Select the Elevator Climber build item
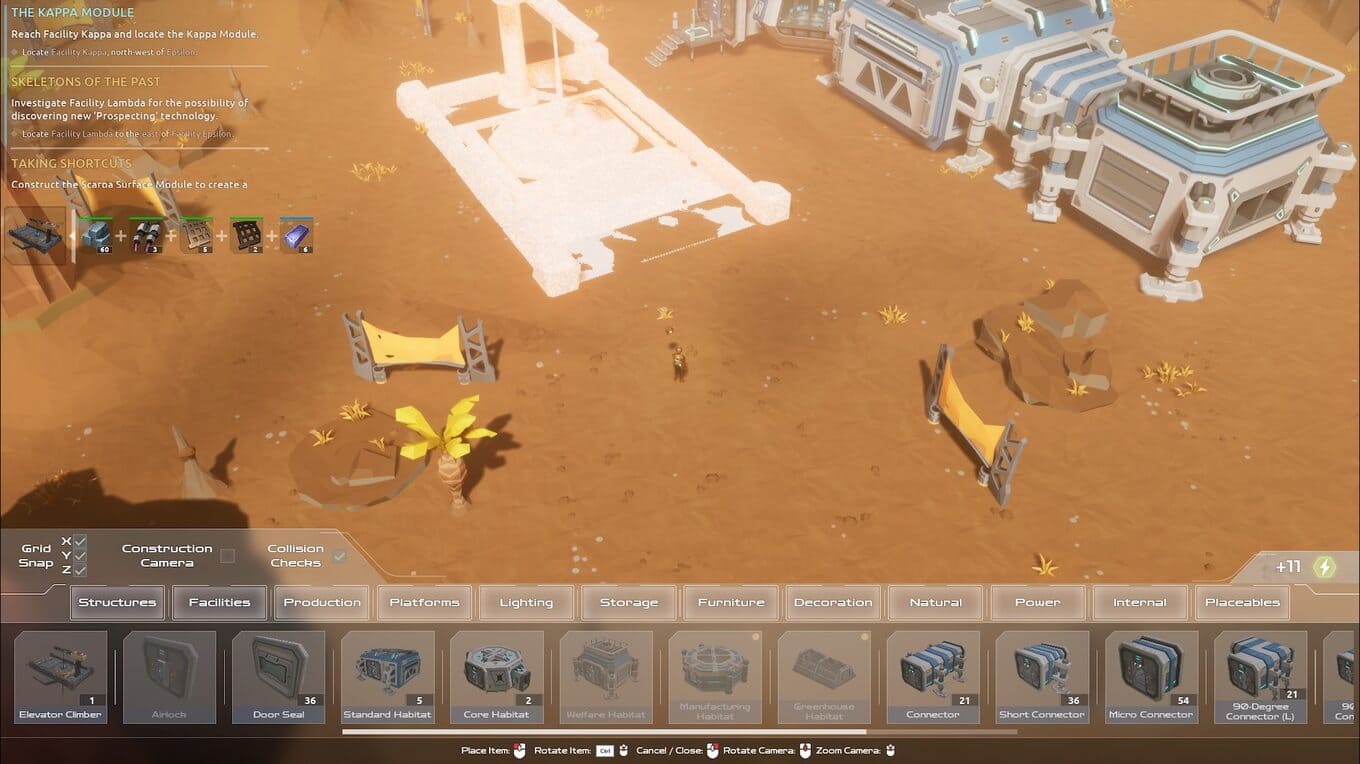 [x=61, y=676]
